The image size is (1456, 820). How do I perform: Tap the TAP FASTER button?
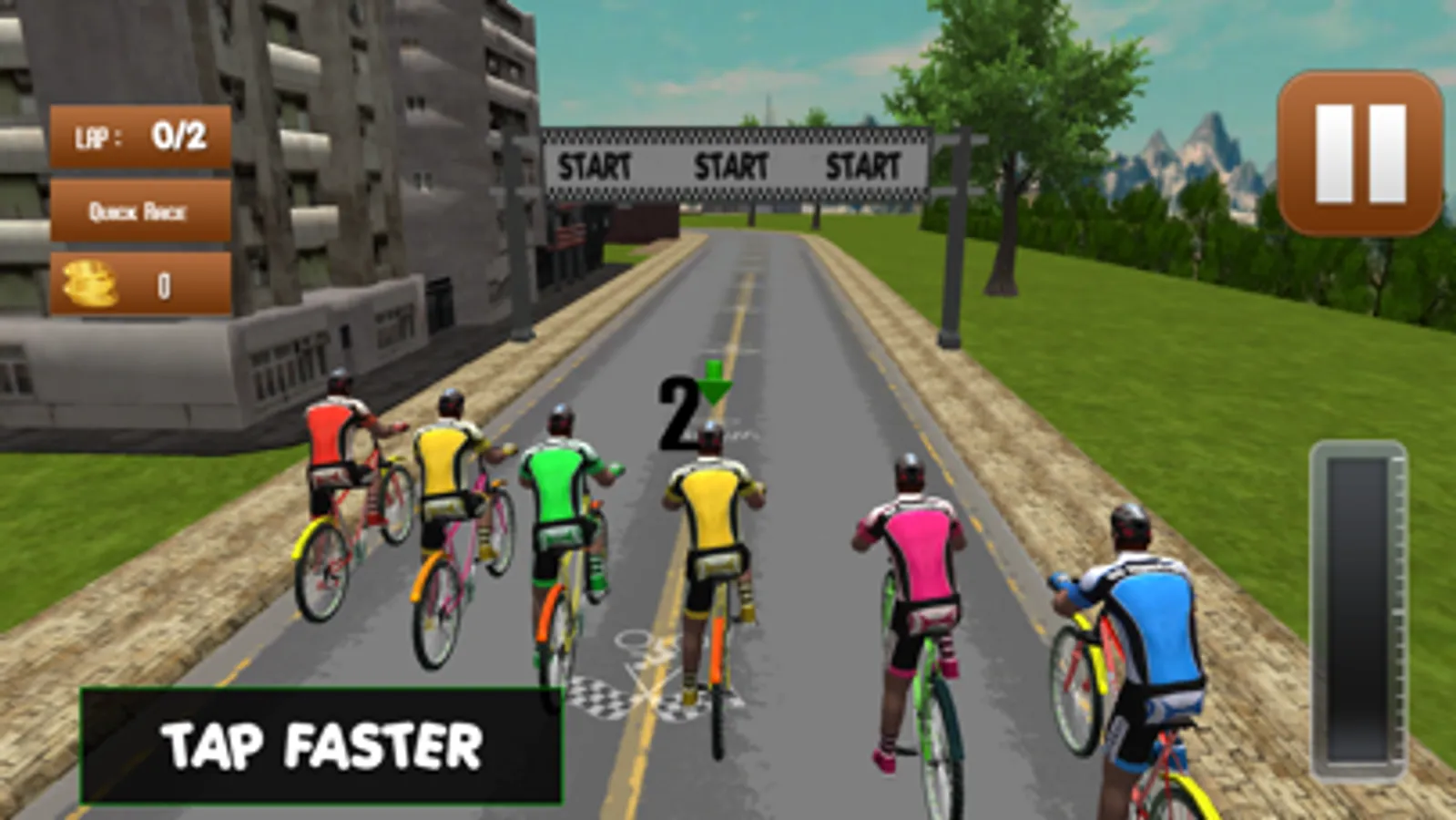tap(321, 746)
